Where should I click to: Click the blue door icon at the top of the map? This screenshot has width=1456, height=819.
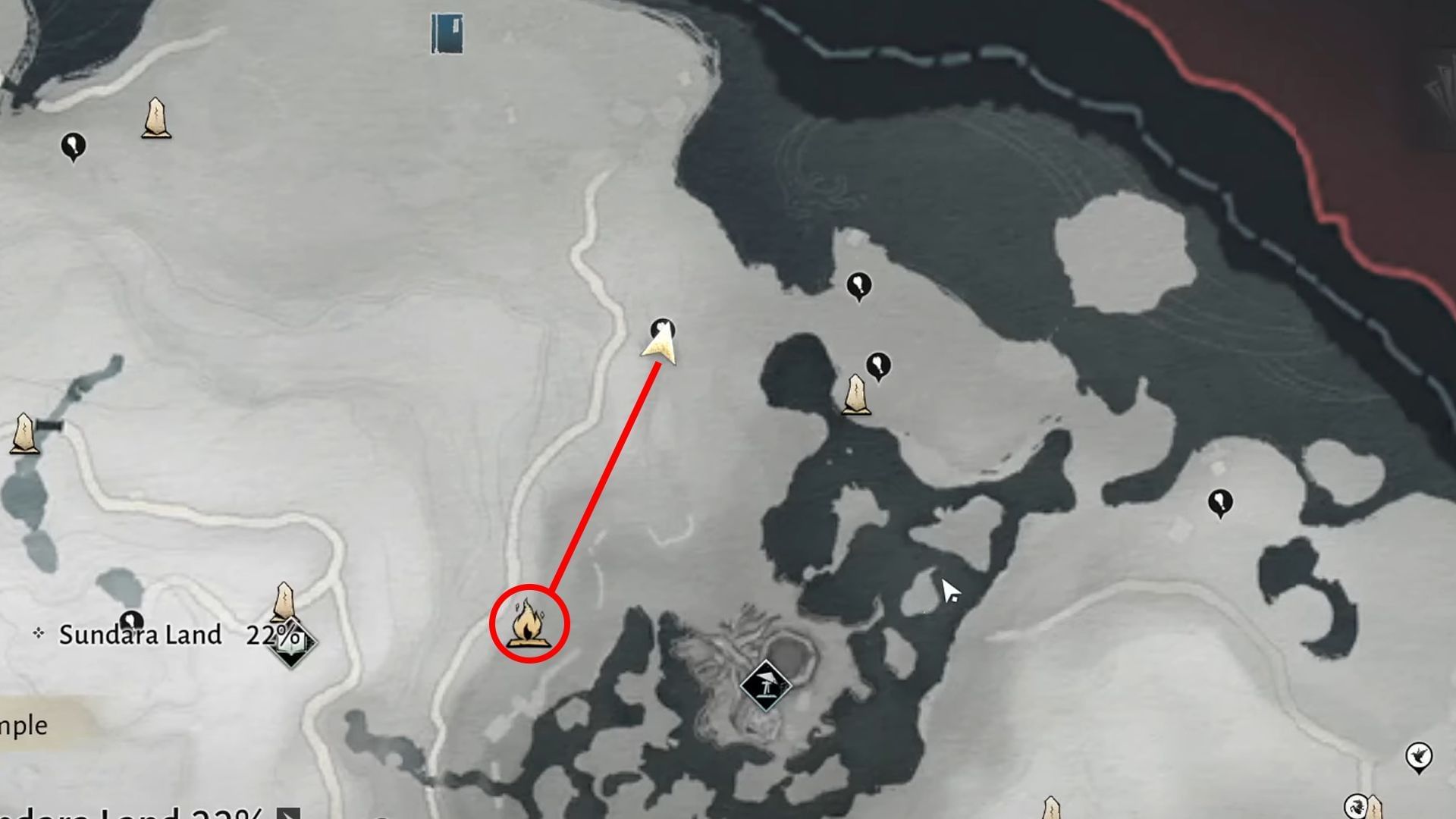click(446, 32)
